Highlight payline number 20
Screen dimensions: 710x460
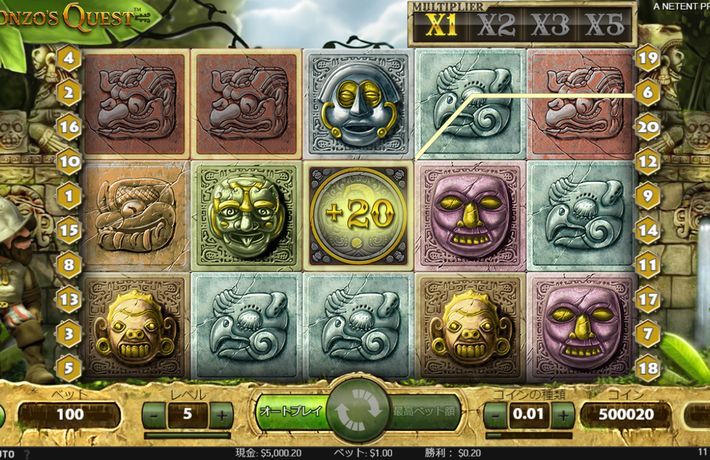tap(648, 127)
